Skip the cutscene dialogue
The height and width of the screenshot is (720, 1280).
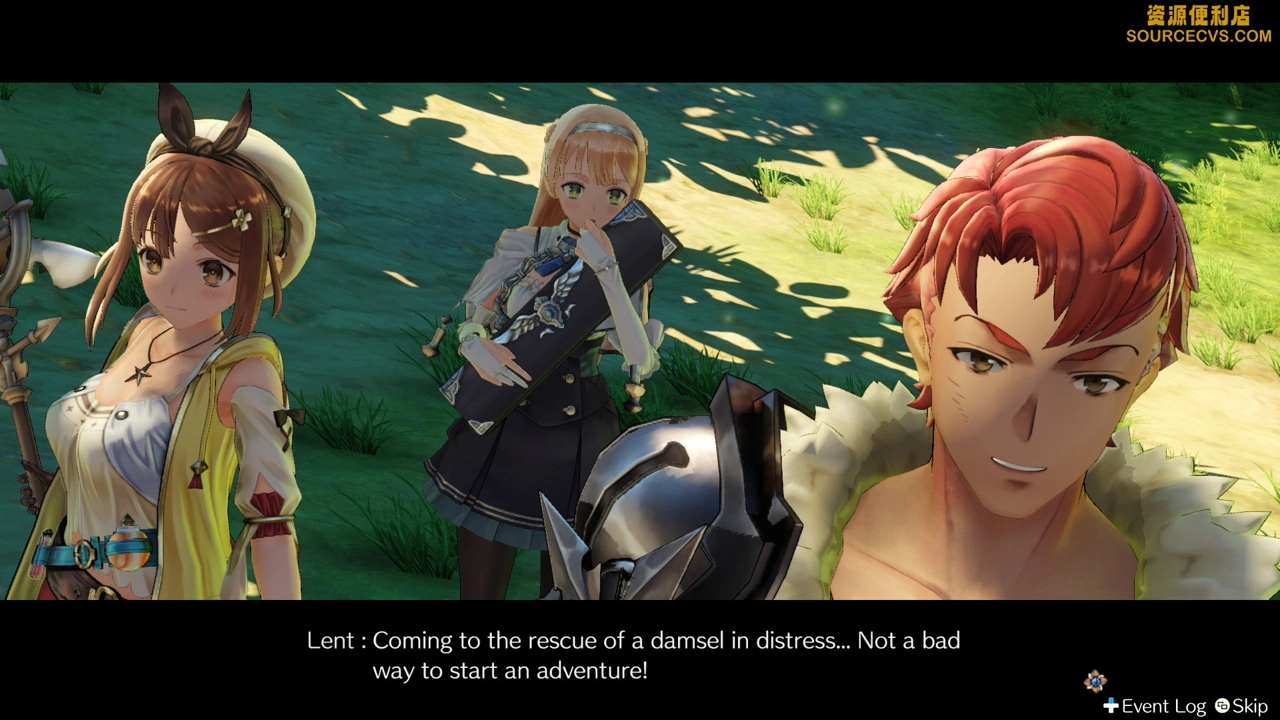[x=1241, y=706]
